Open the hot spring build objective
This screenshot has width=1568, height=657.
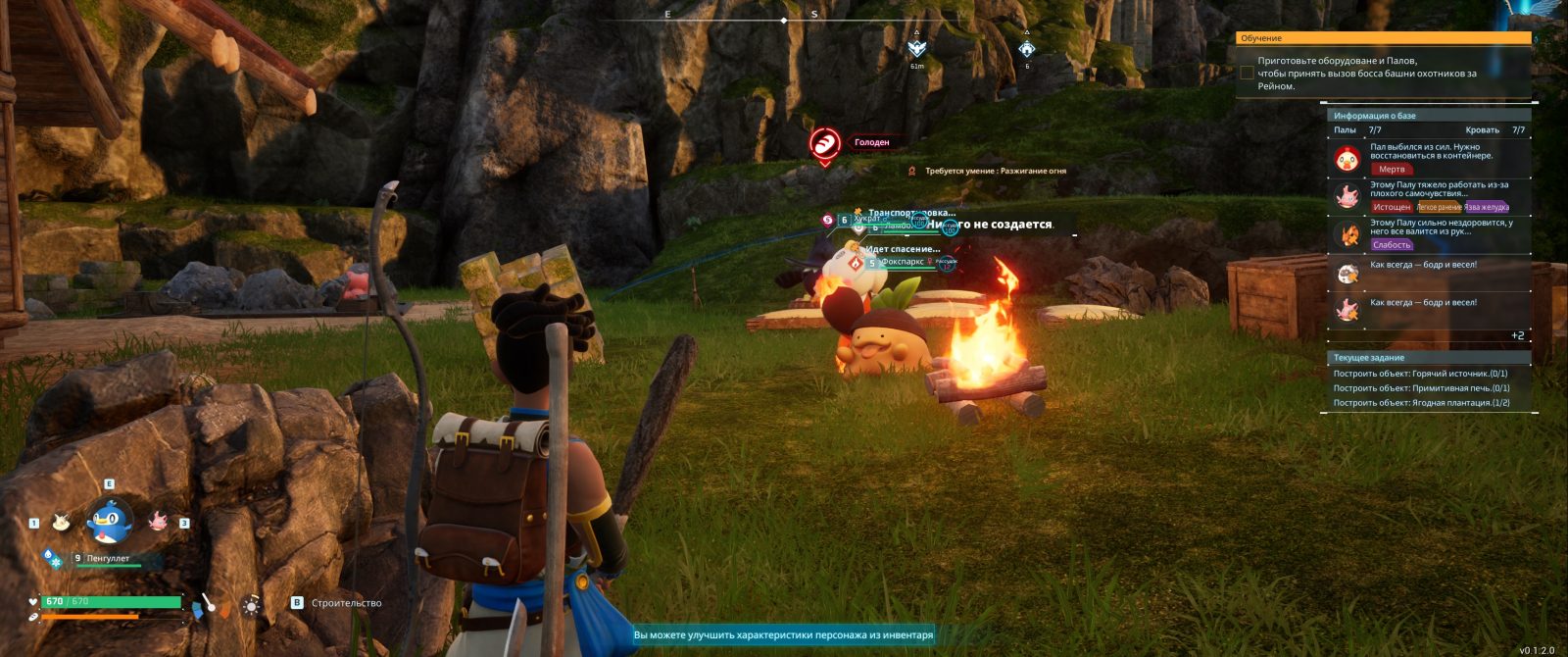click(1420, 374)
